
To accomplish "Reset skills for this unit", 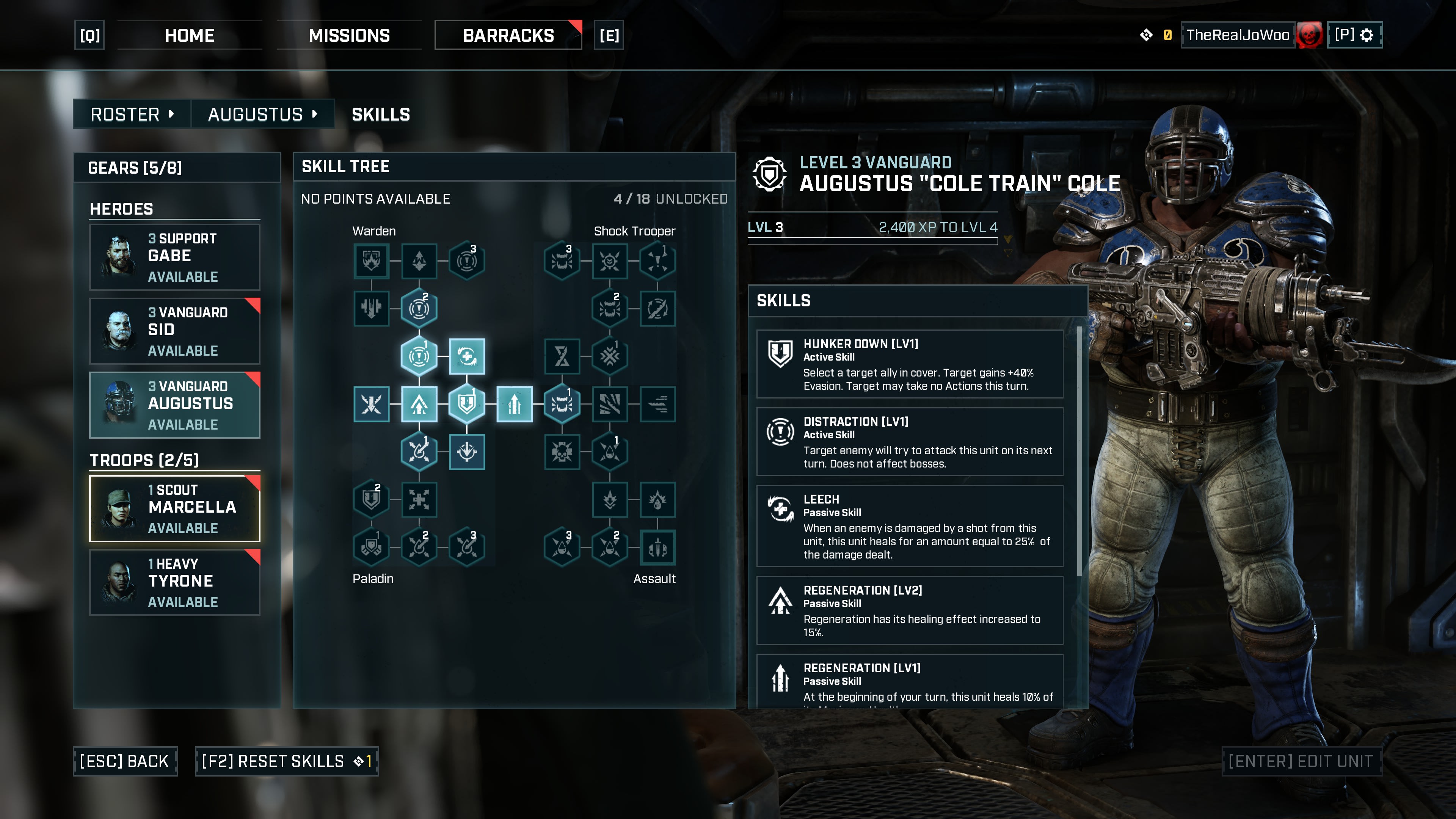I will 287,761.
